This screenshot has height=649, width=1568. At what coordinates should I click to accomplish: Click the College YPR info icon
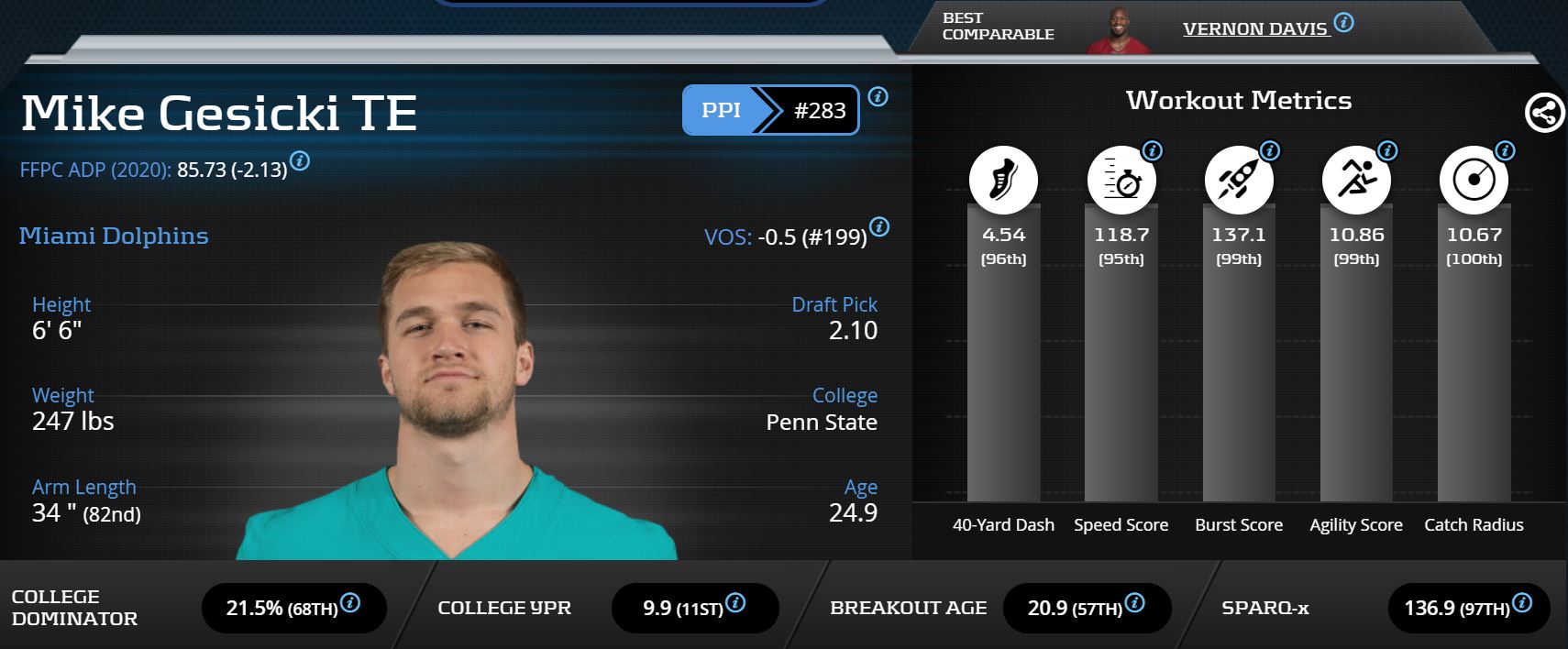(735, 602)
